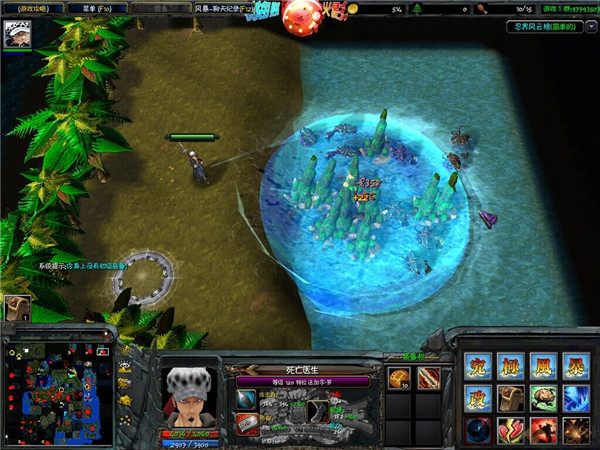Select the red sword item in the inventory
Screen dimensions: 600x450
click(428, 377)
